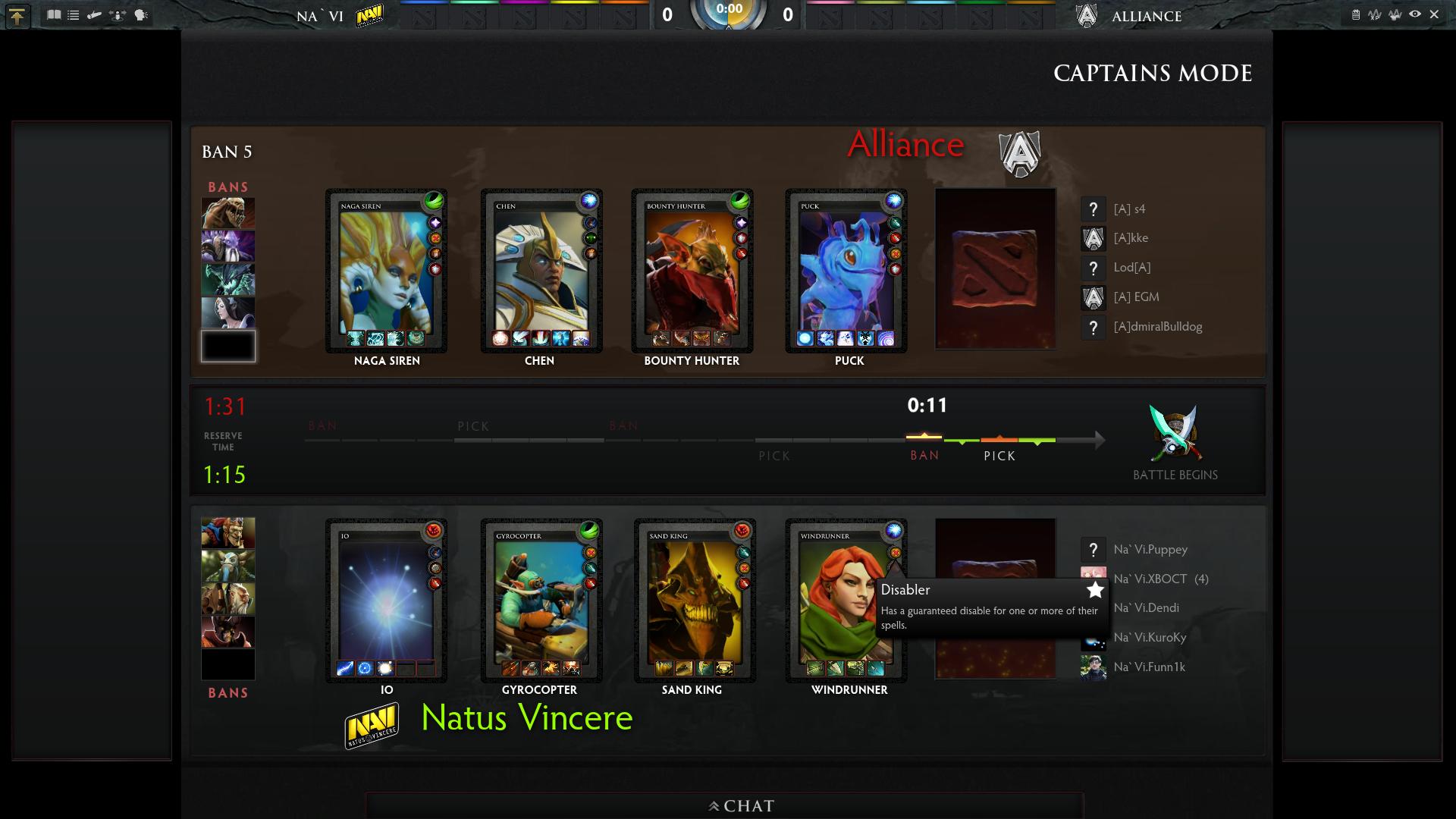This screenshot has width=1456, height=819.
Task: Select the Sand King hero card
Action: click(695, 600)
